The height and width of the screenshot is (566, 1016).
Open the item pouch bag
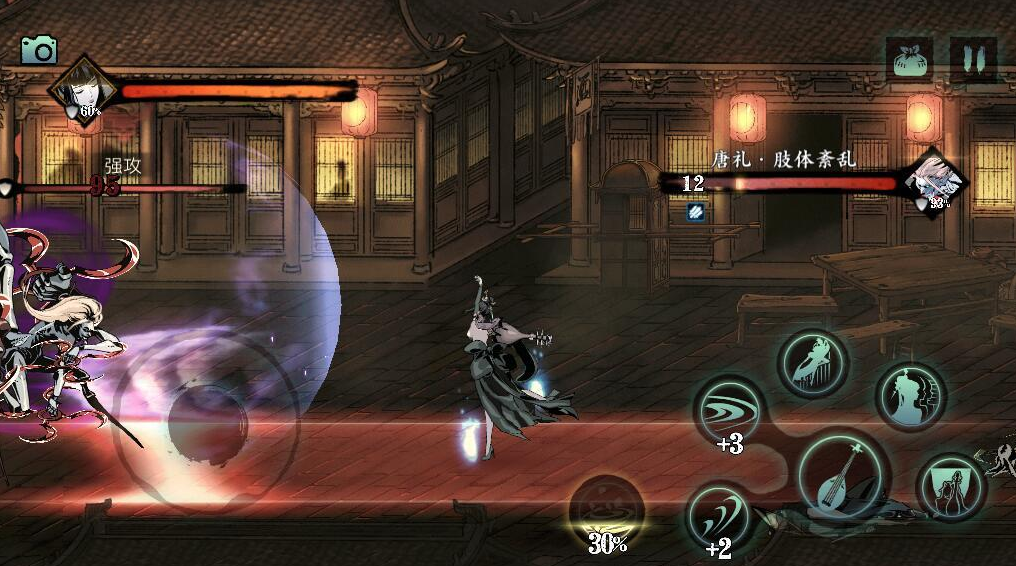(909, 59)
